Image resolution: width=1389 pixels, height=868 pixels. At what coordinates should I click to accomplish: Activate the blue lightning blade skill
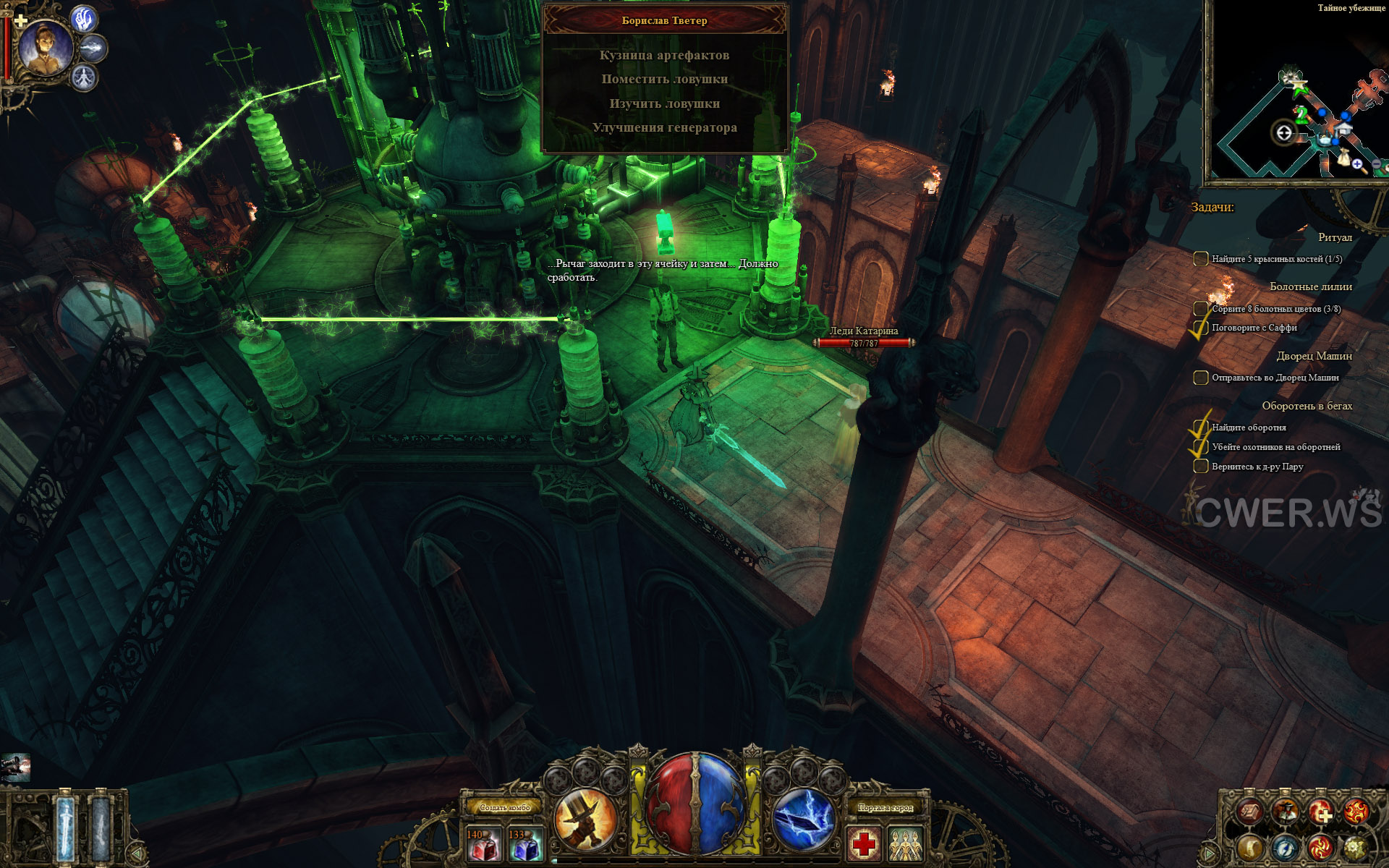[804, 820]
